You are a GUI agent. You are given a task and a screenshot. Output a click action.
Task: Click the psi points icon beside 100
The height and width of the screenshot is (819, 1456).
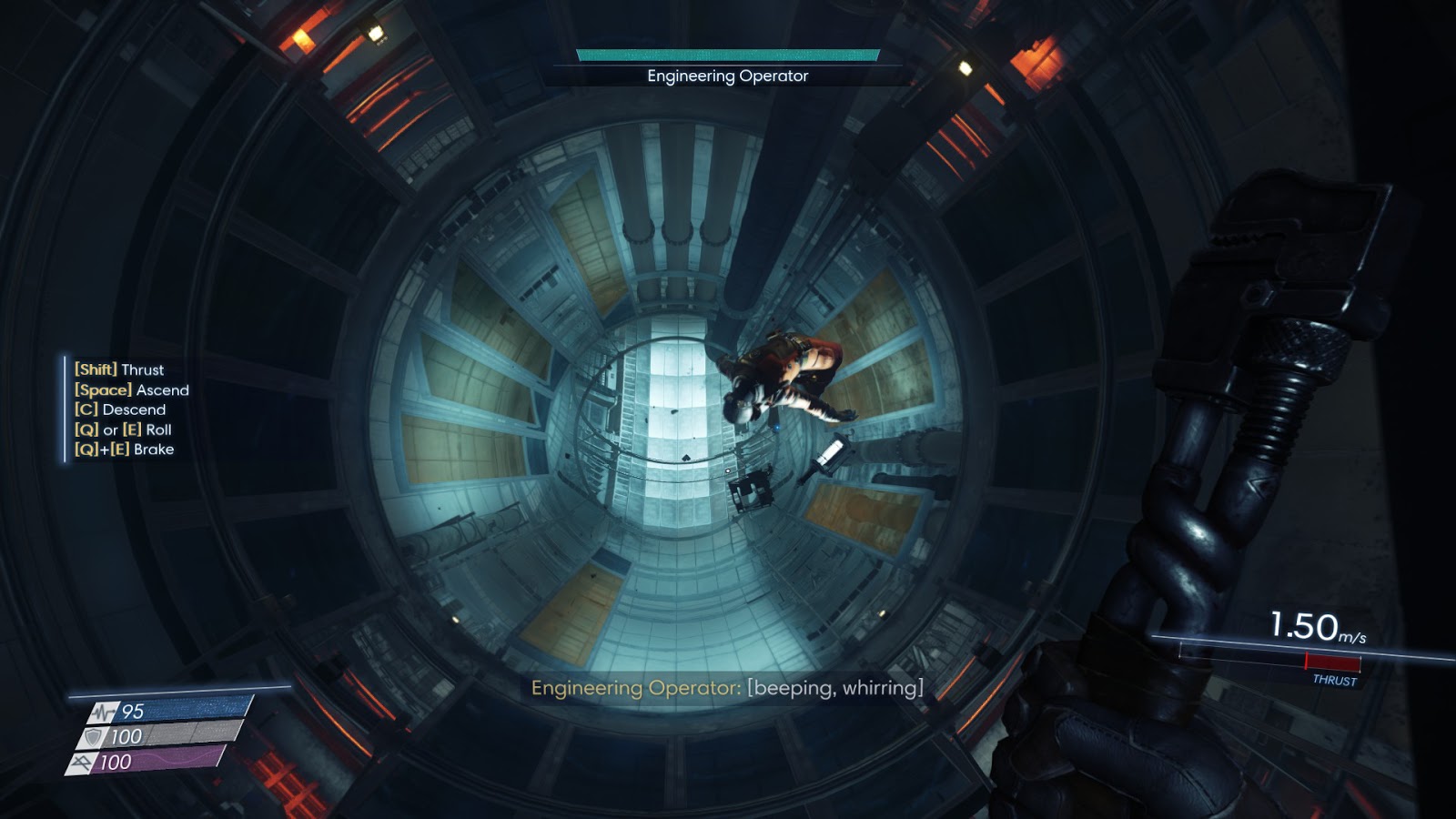(83, 759)
